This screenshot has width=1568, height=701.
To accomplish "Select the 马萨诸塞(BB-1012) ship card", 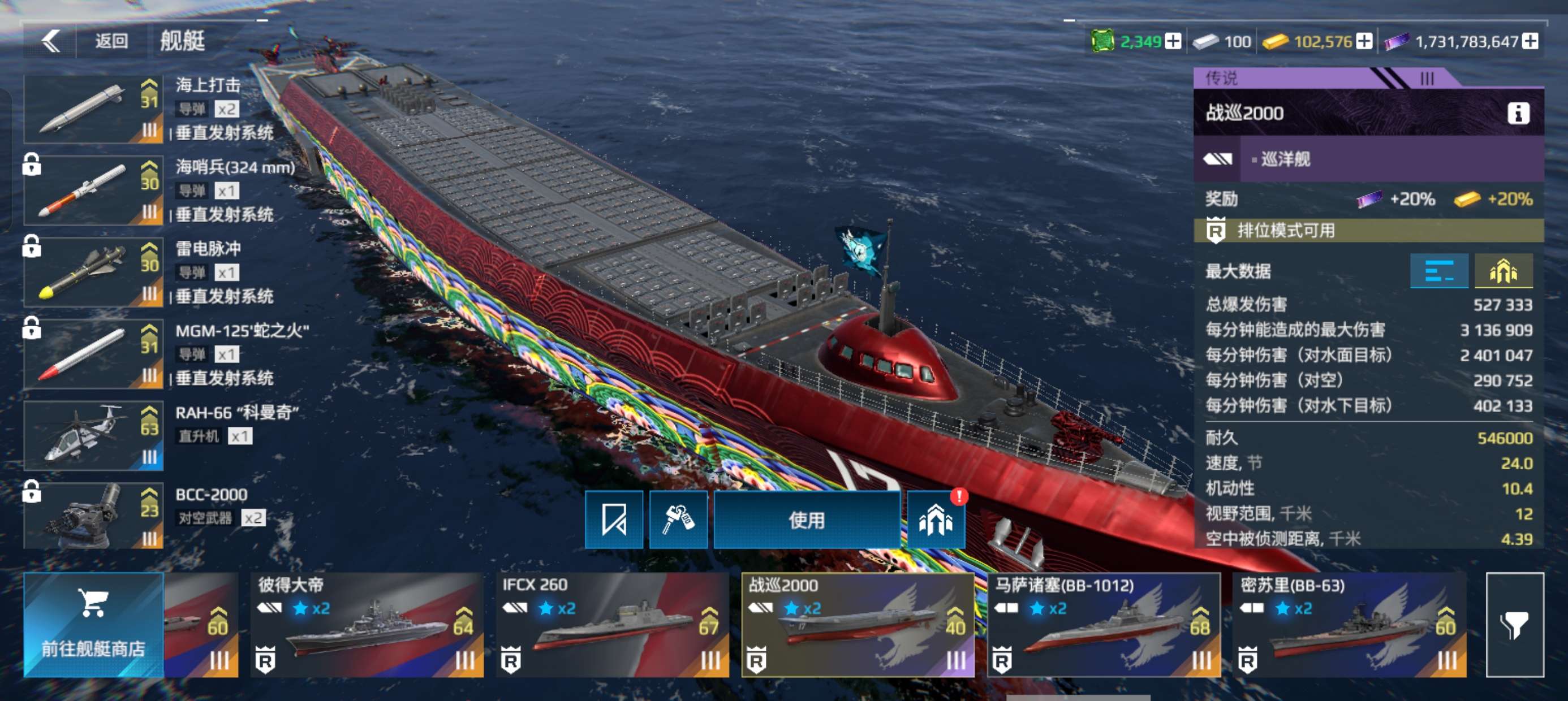I will (1103, 625).
